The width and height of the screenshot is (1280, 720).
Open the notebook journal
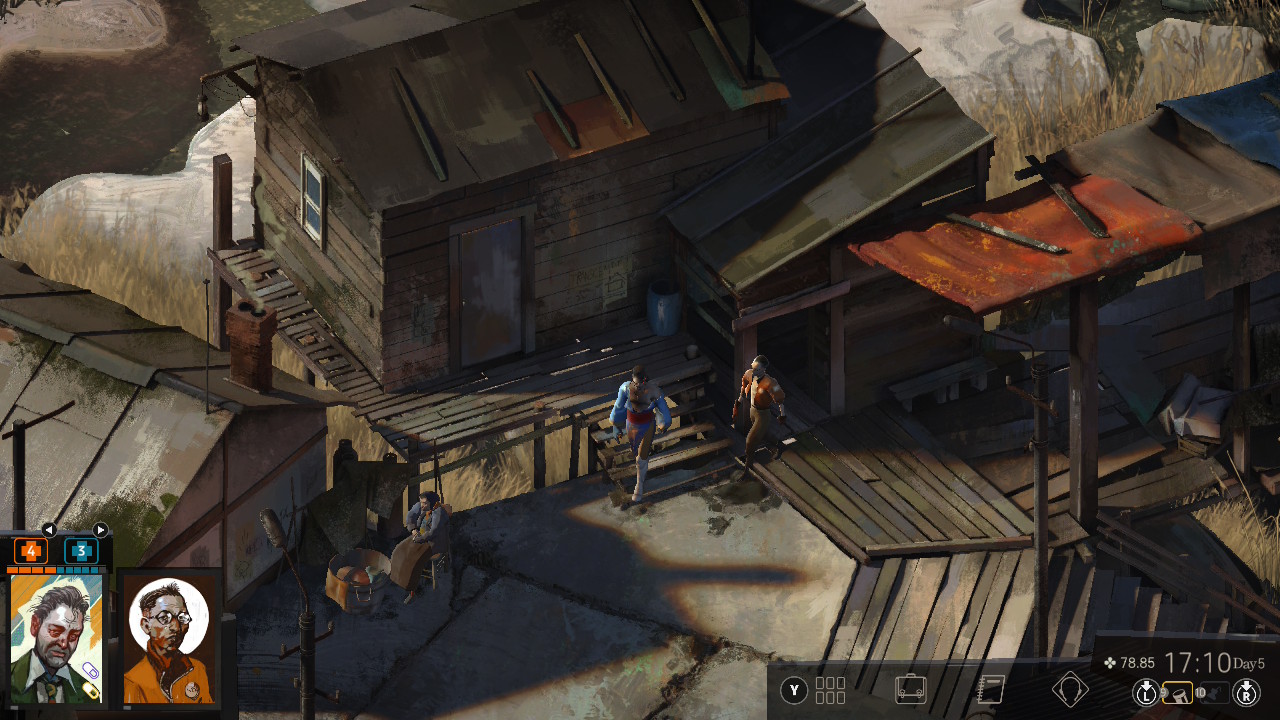pyautogui.click(x=990, y=690)
